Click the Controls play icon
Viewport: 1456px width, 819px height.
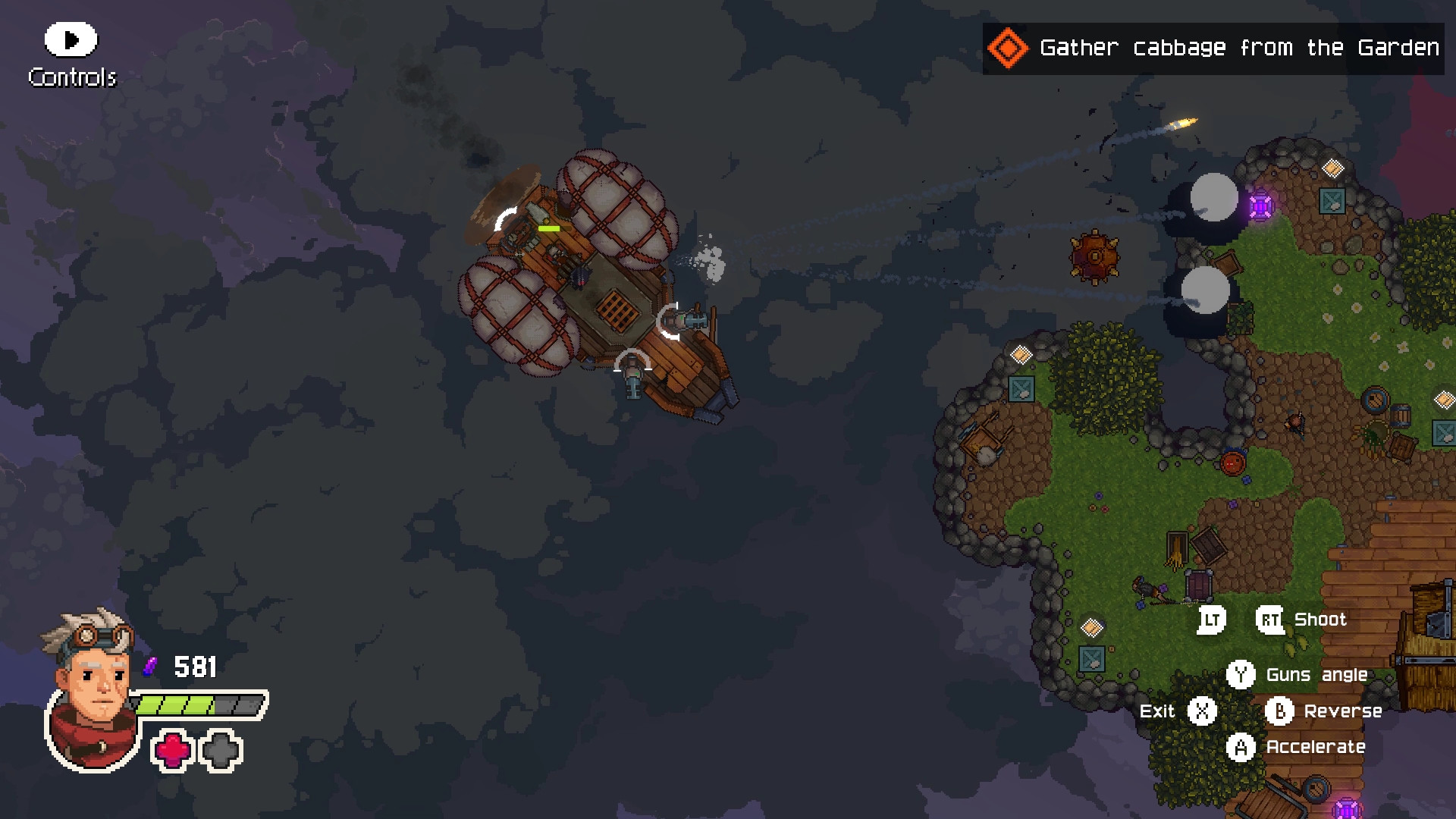70,39
